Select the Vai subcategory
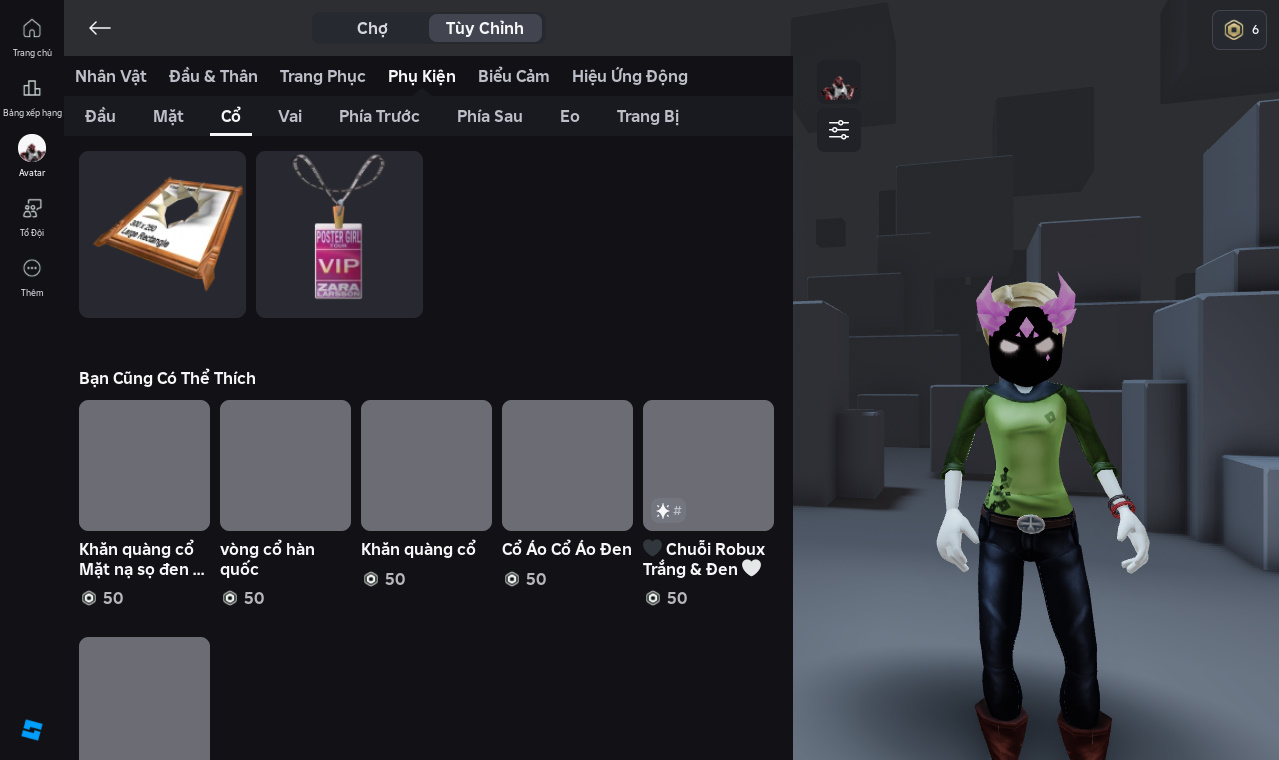The height and width of the screenshot is (760, 1279). (x=290, y=116)
